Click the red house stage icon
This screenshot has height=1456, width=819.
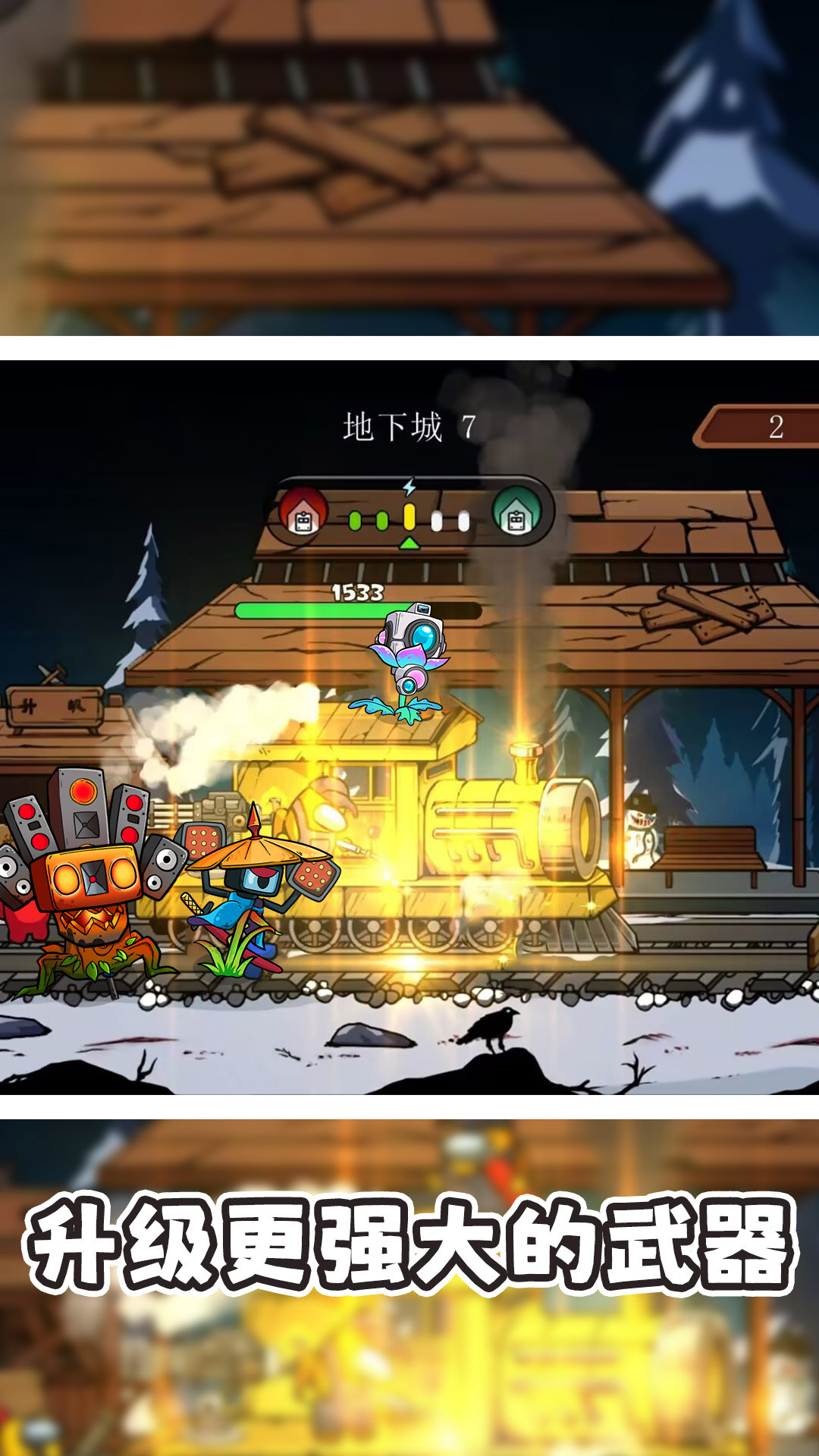pos(303,513)
